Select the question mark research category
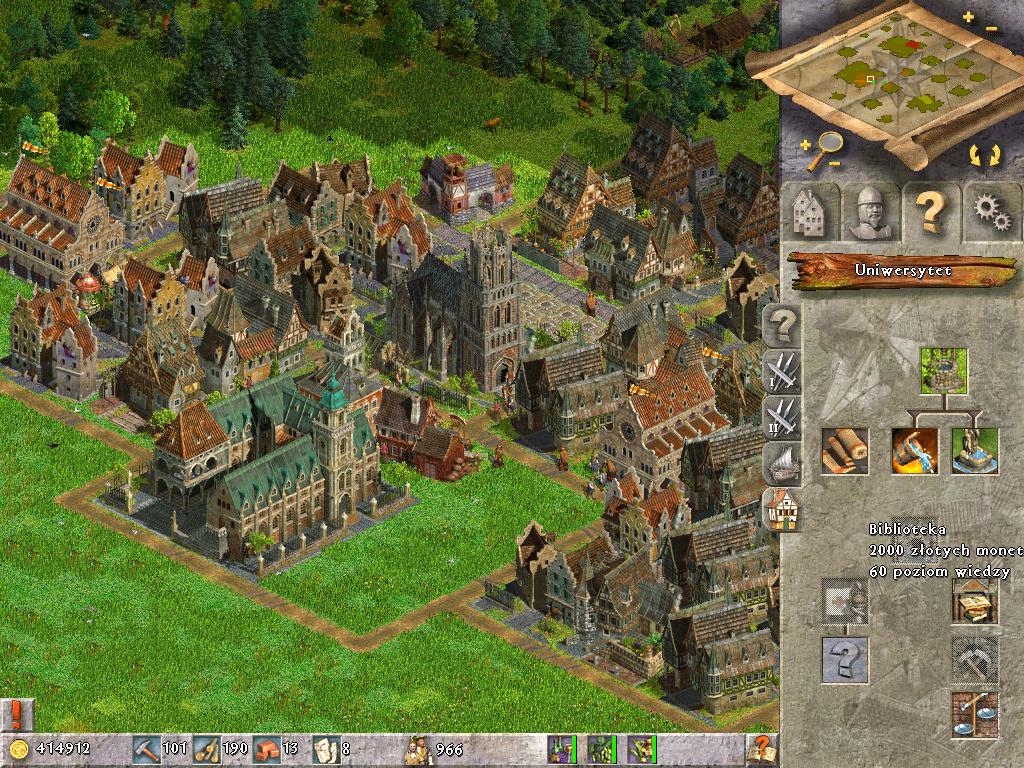The width and height of the screenshot is (1024, 768). tap(783, 325)
